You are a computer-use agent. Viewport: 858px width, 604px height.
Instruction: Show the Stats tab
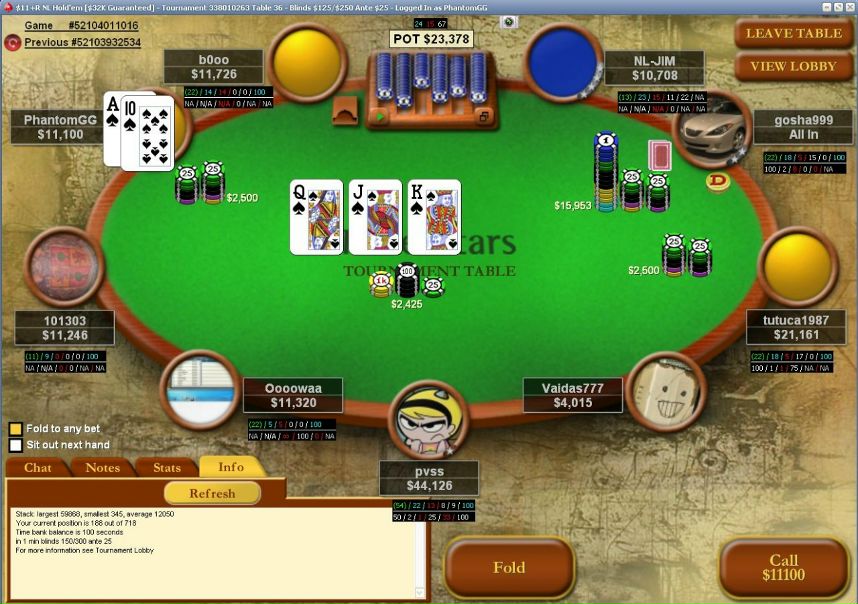coord(166,467)
